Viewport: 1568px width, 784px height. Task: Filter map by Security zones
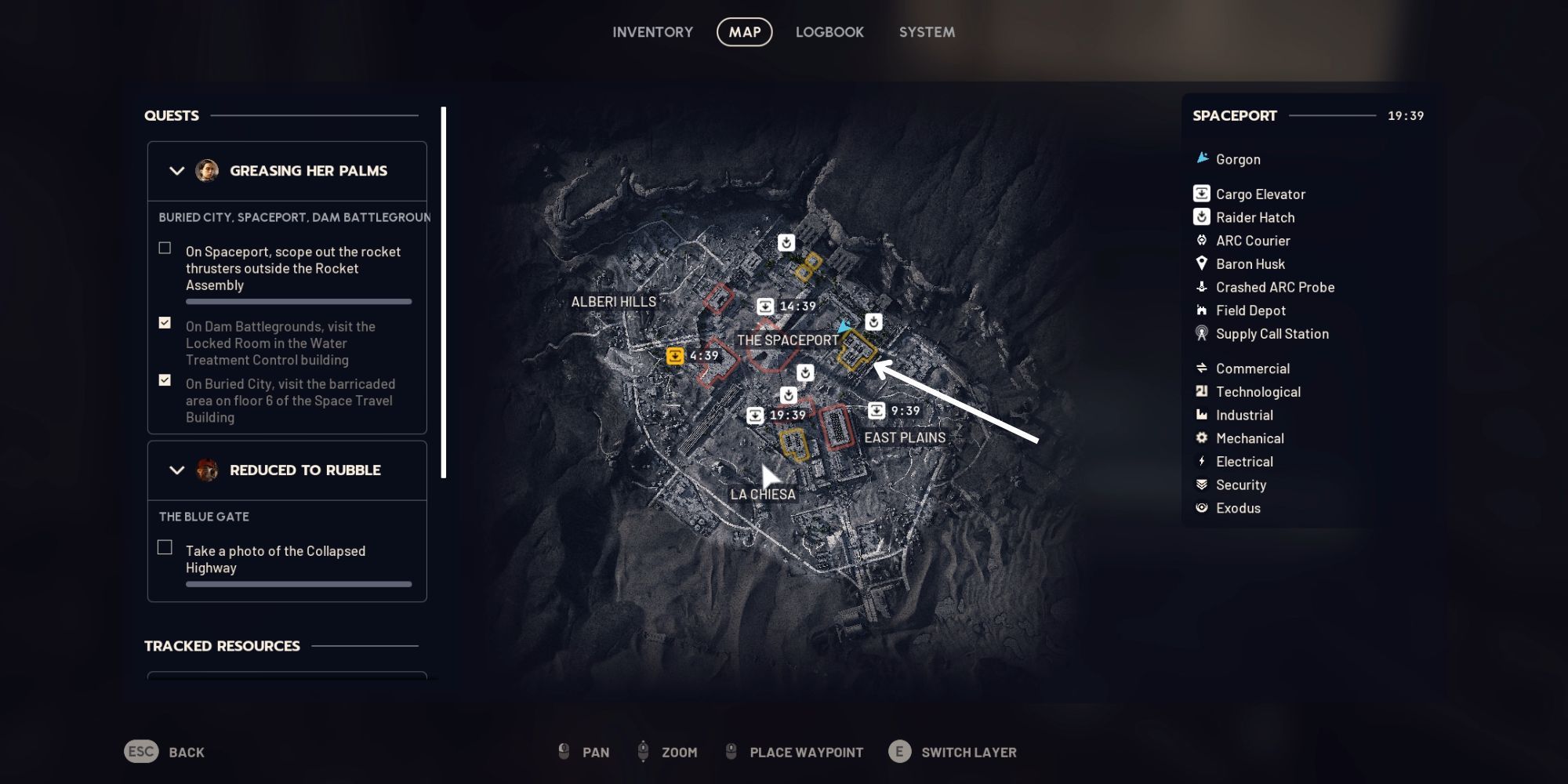click(1240, 485)
